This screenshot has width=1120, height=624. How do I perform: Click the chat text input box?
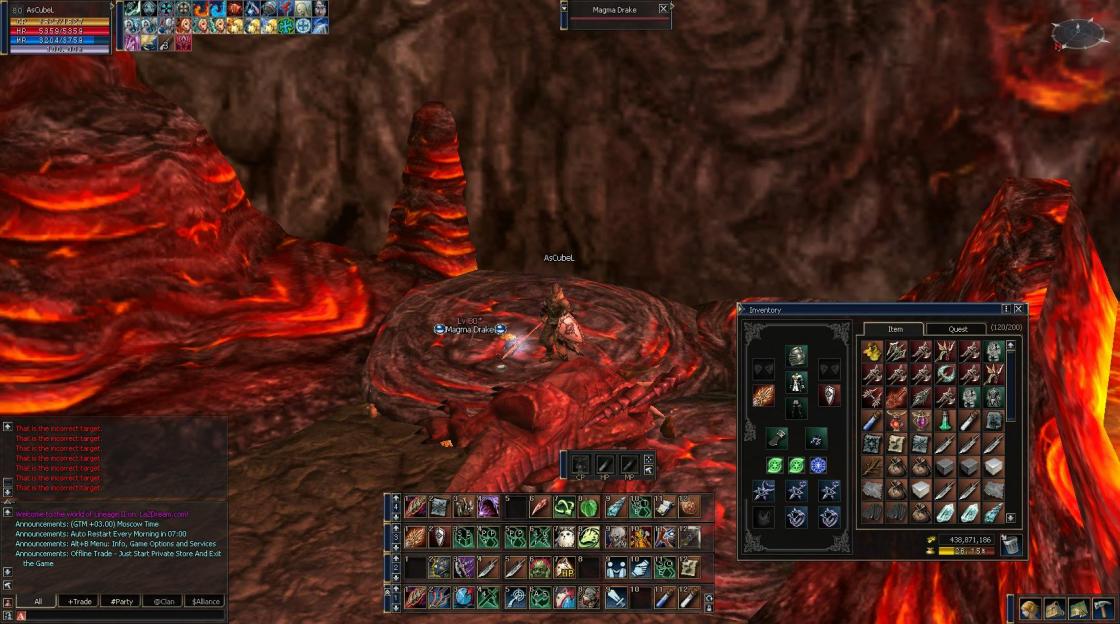[120, 616]
